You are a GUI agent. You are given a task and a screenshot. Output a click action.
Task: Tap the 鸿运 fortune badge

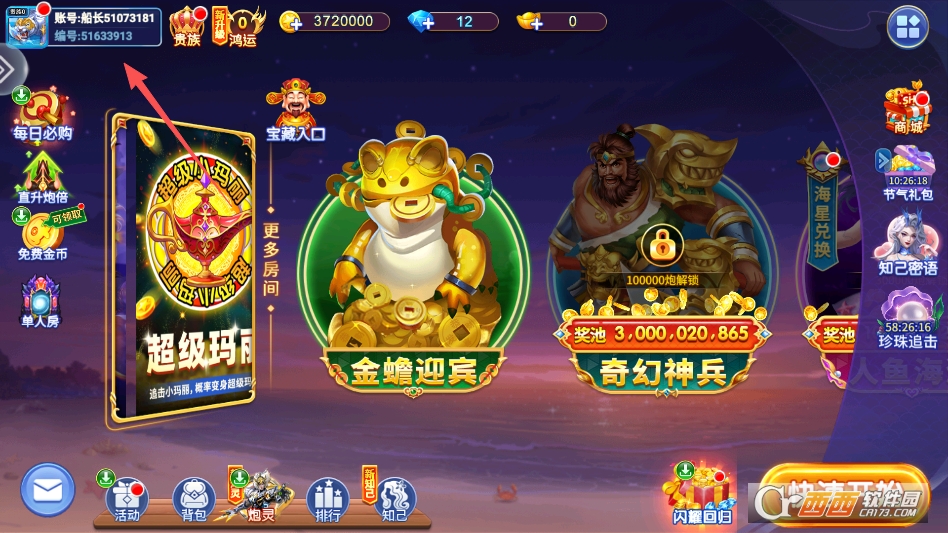242,25
